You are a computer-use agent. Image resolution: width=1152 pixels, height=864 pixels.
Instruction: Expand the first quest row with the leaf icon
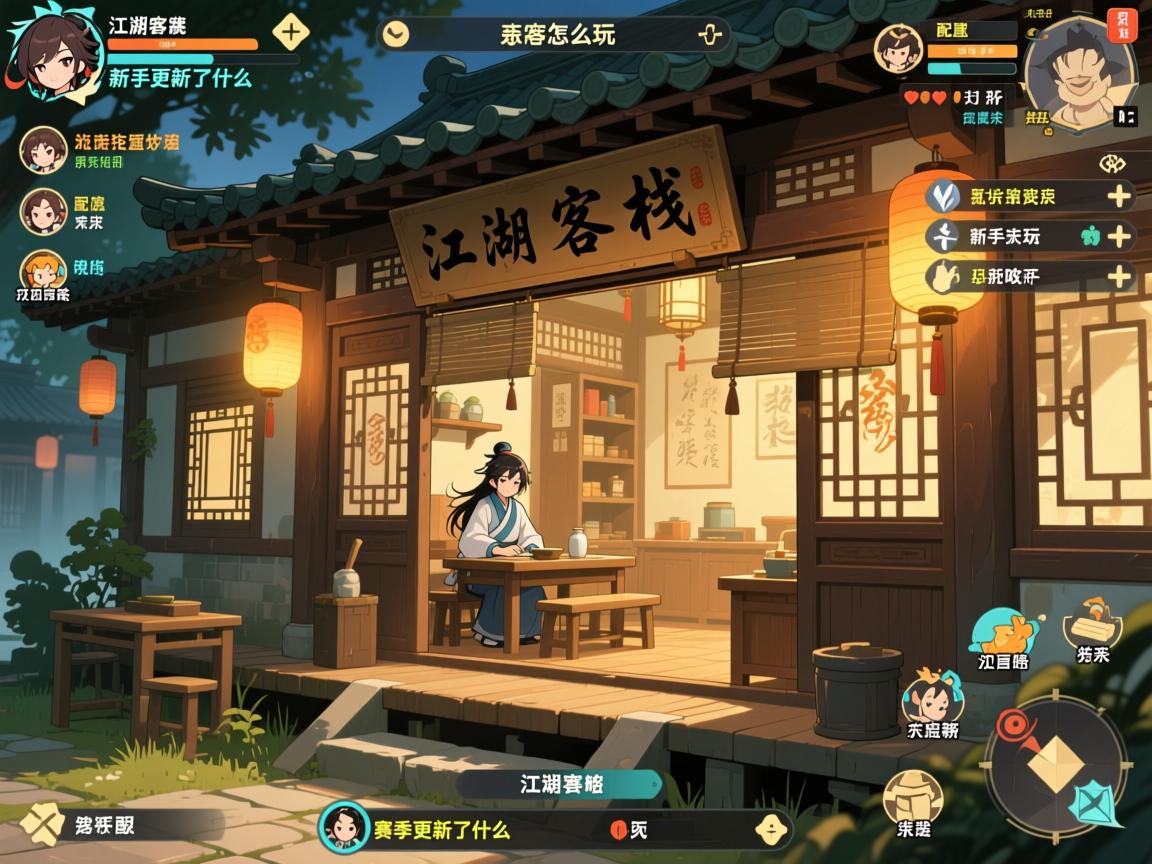pos(1119,196)
